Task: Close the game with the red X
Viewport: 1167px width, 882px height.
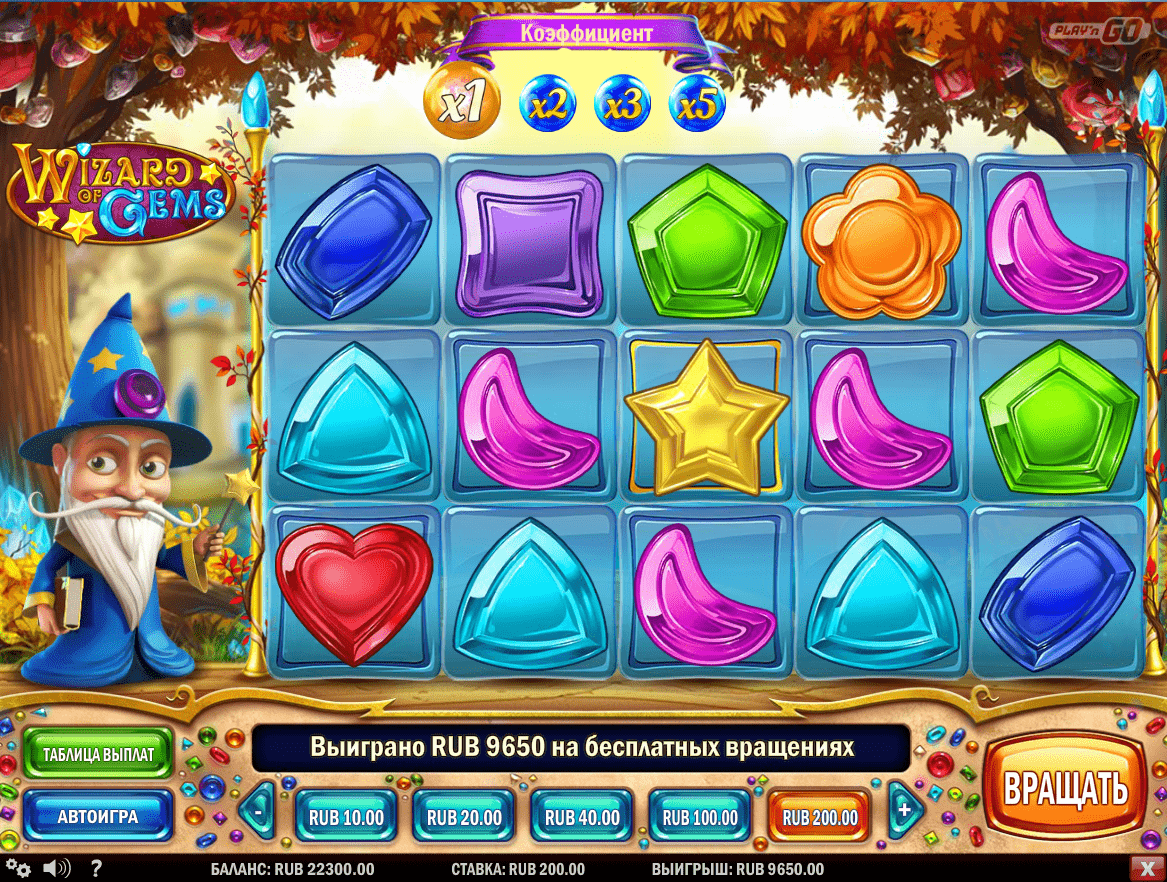Action: (1146, 868)
